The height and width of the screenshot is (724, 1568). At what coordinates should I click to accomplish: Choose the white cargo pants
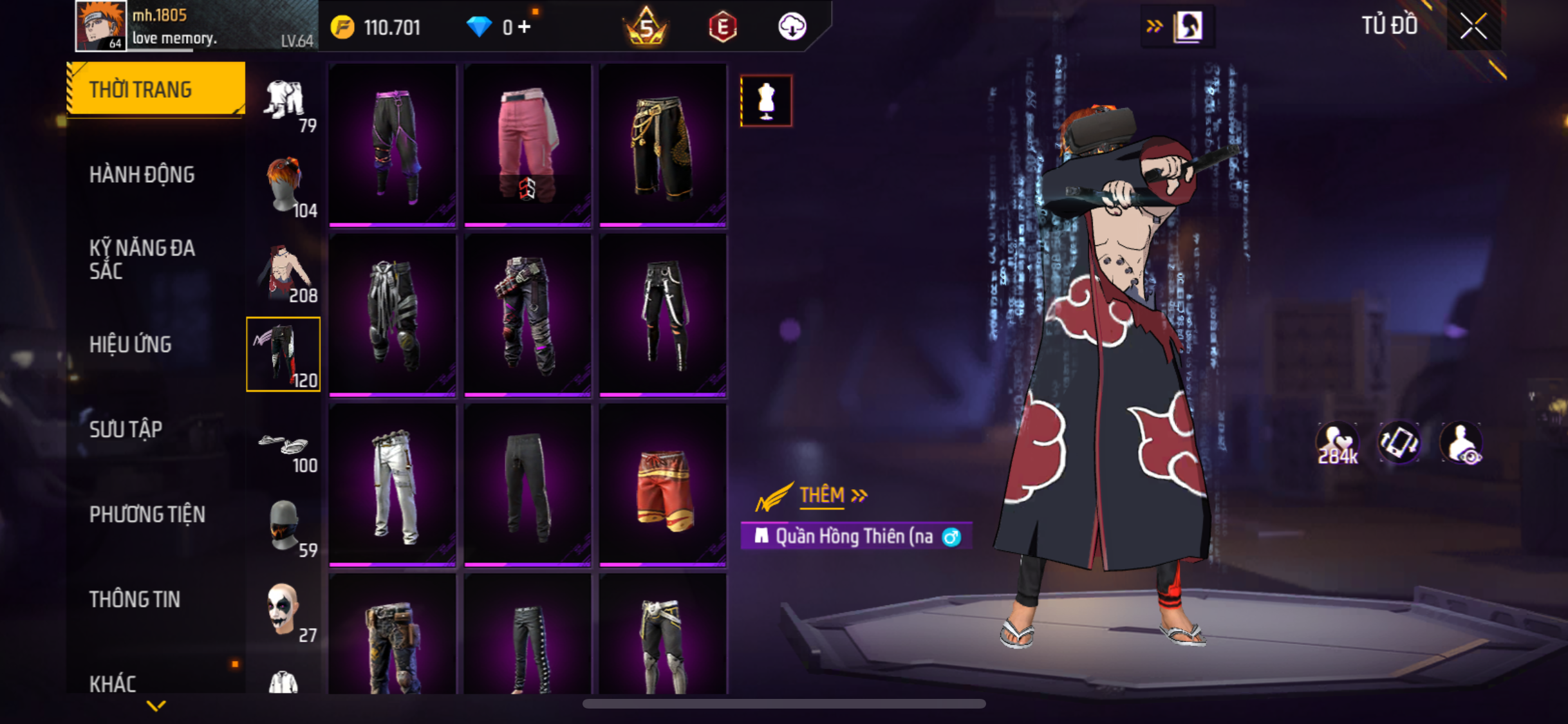click(393, 485)
